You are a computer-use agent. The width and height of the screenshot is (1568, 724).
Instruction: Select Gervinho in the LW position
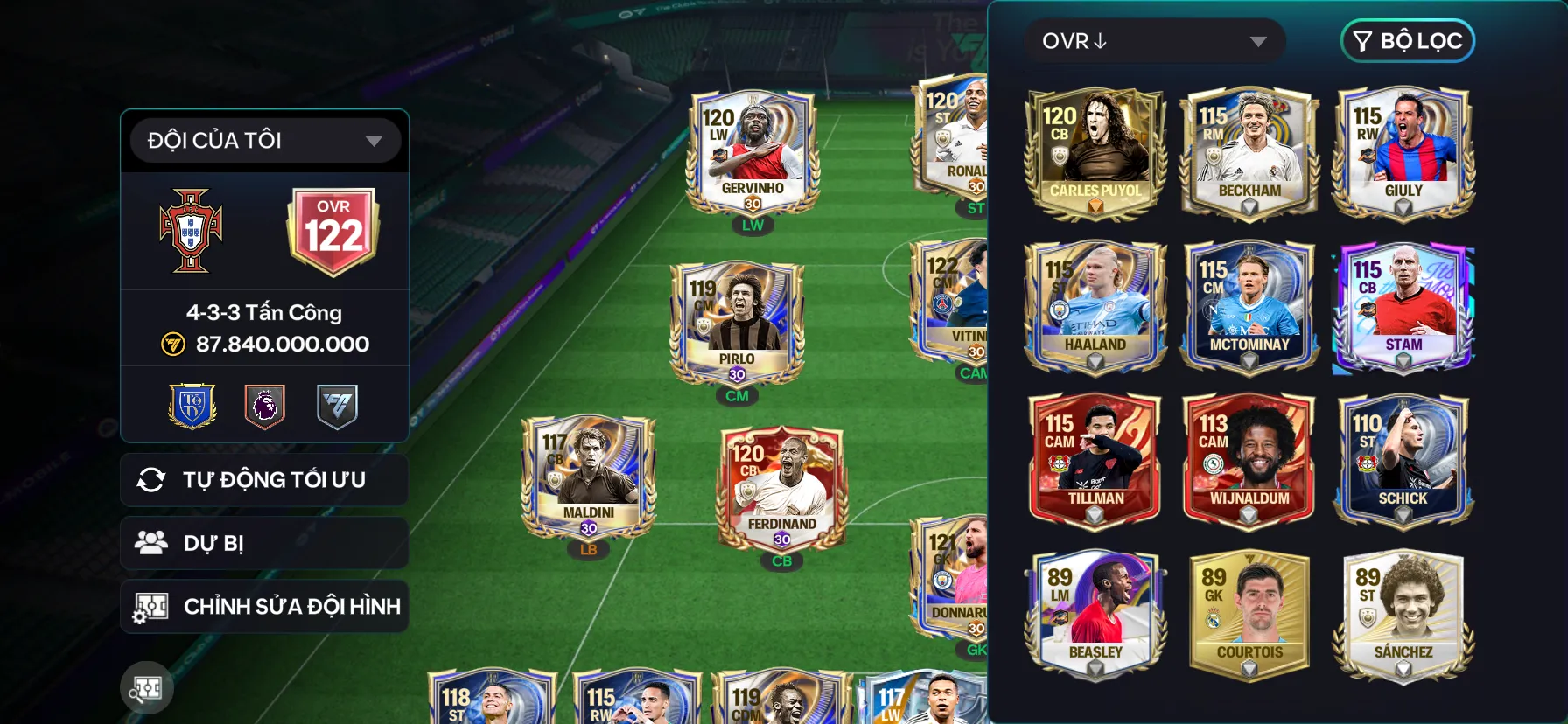pyautogui.click(x=752, y=154)
